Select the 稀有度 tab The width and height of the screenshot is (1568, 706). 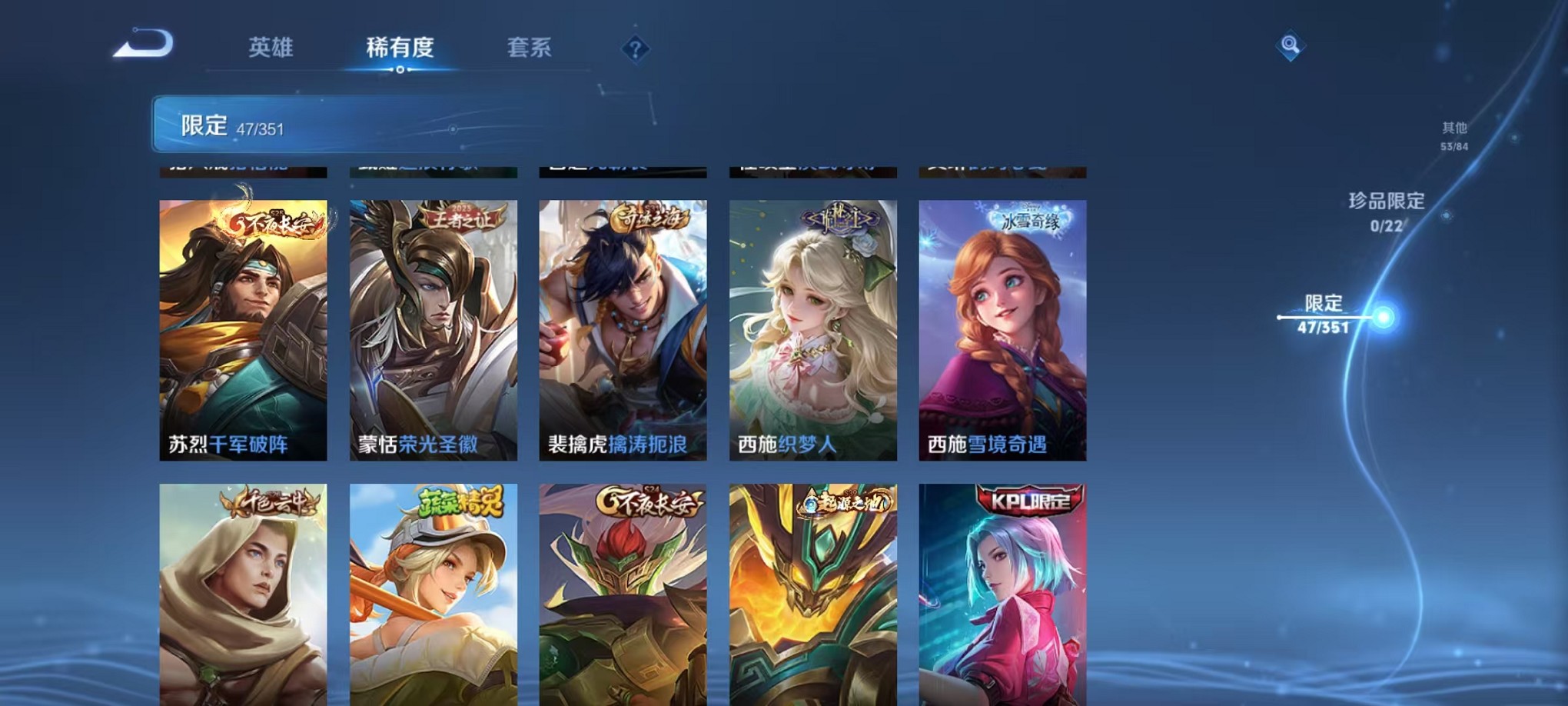400,48
